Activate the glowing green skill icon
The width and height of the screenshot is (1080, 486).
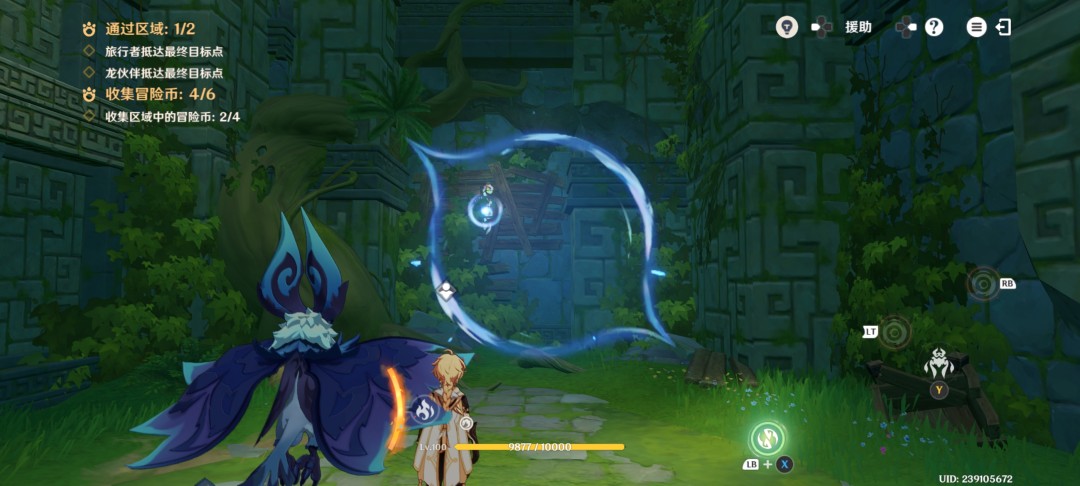click(x=767, y=437)
